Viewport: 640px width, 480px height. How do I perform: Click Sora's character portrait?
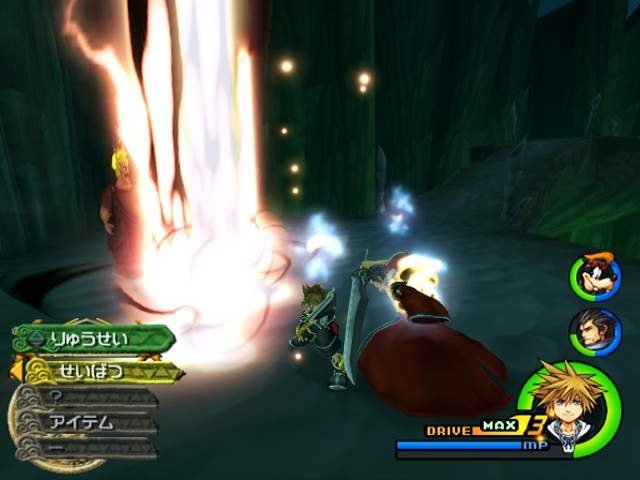(570, 407)
